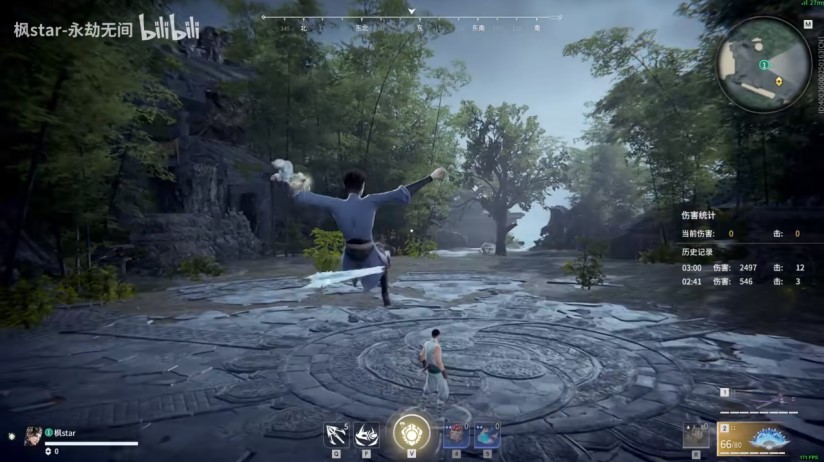824x462 pixels.
Task: Trigger the golden ultimate ability icon
Action: (411, 432)
